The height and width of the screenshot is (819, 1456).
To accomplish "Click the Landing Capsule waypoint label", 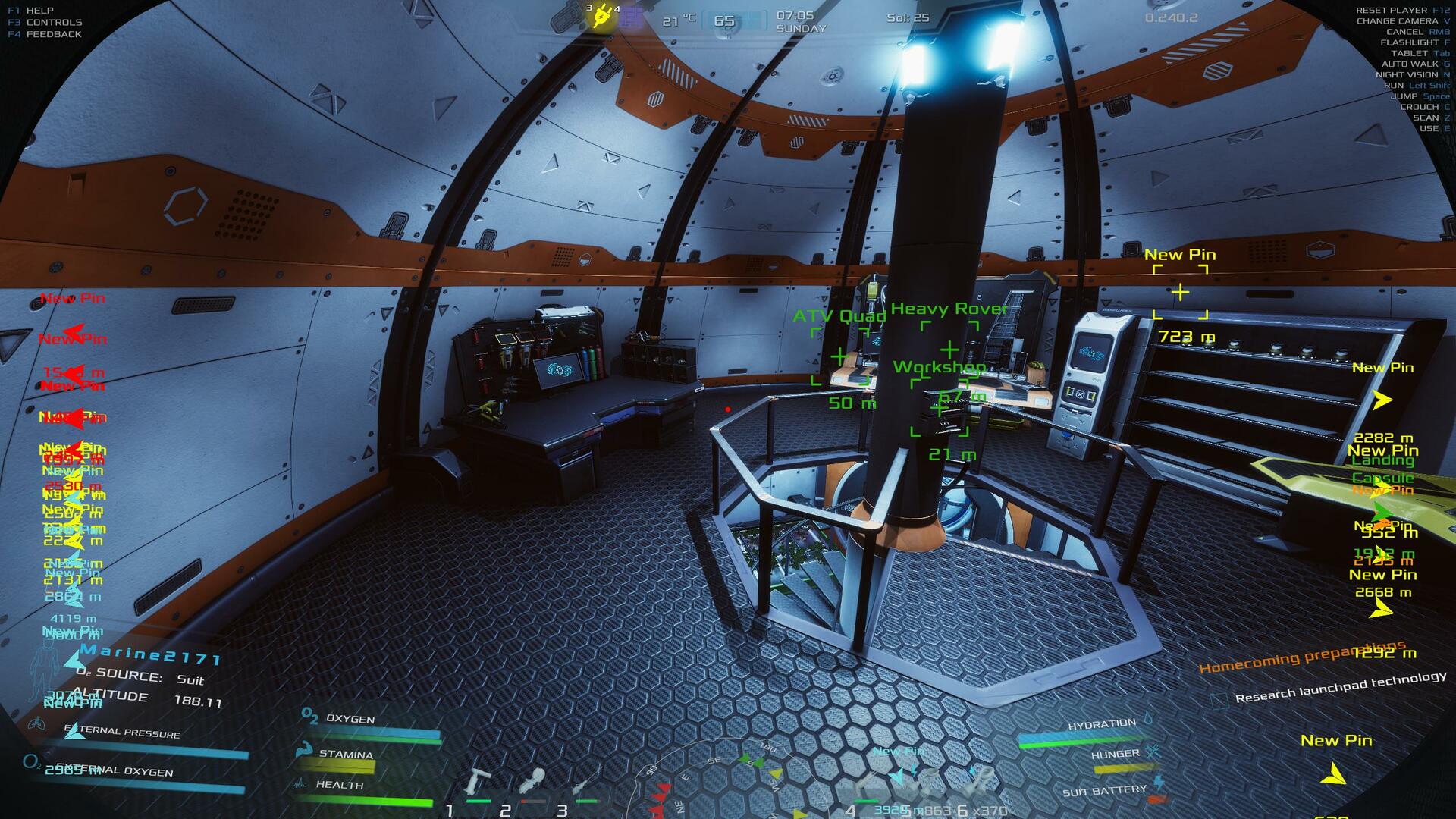I will point(1382,469).
